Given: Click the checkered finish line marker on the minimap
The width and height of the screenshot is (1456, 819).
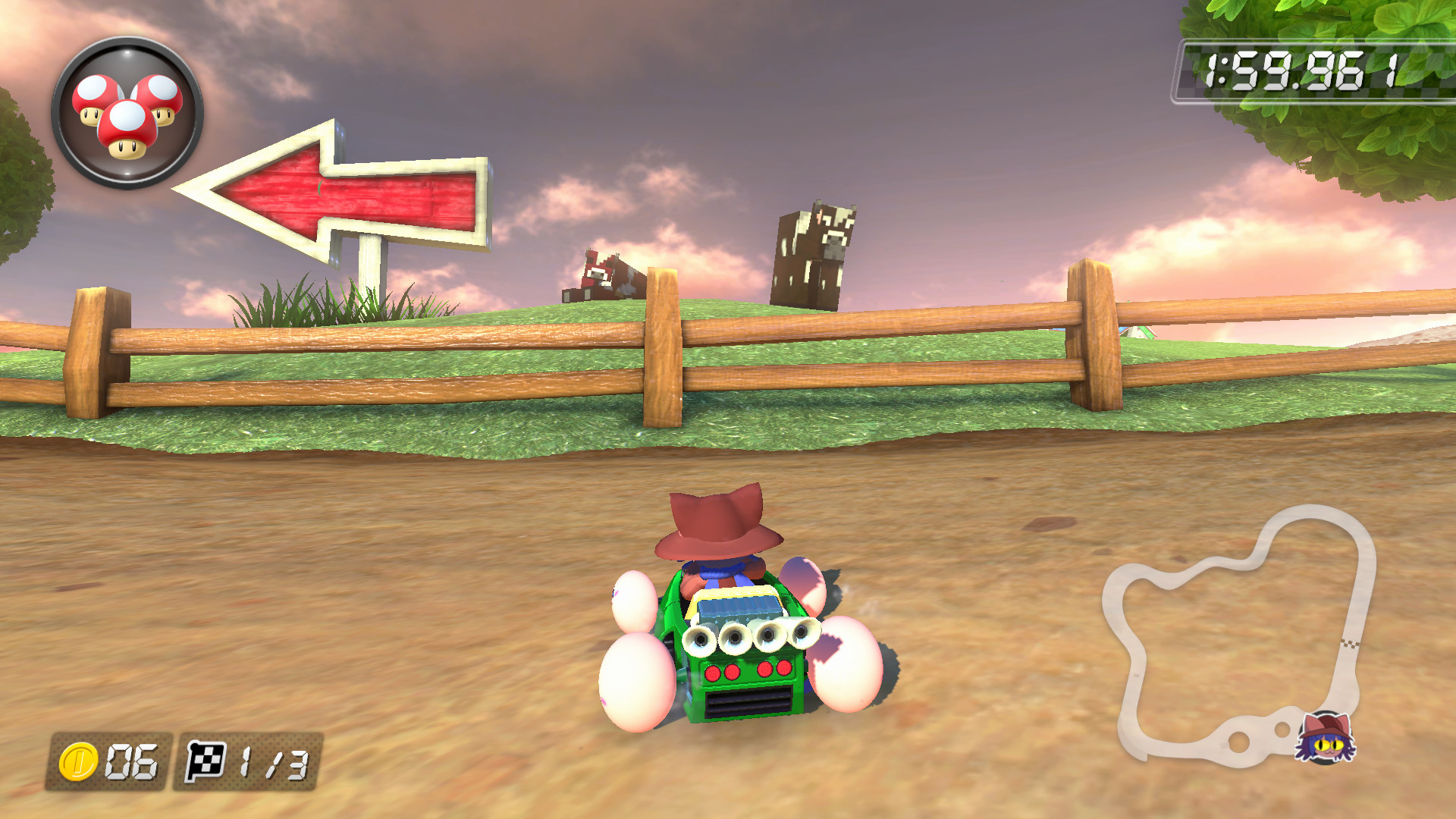Looking at the screenshot, I should [x=1350, y=643].
